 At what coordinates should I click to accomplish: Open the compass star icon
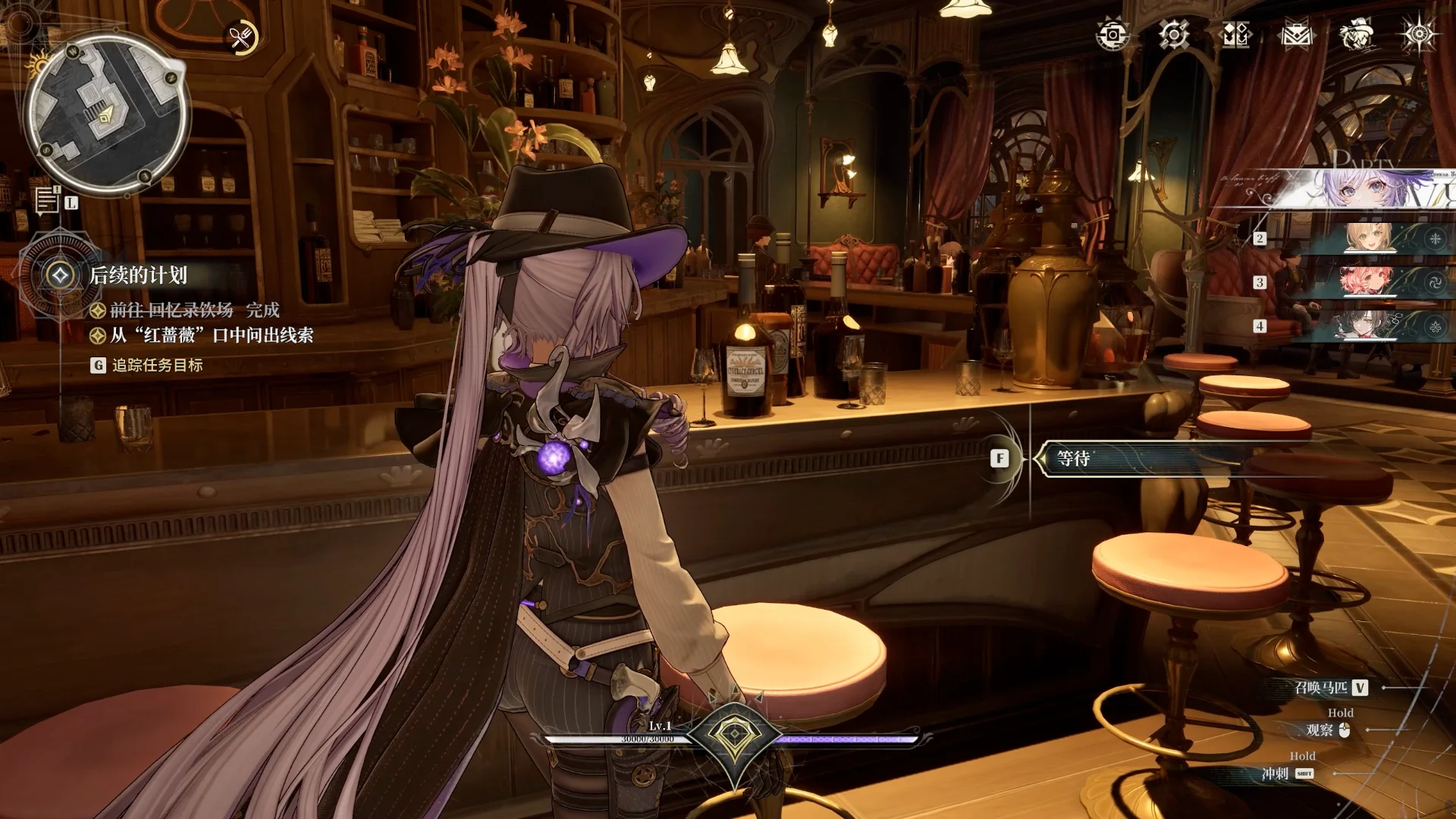point(1418,35)
